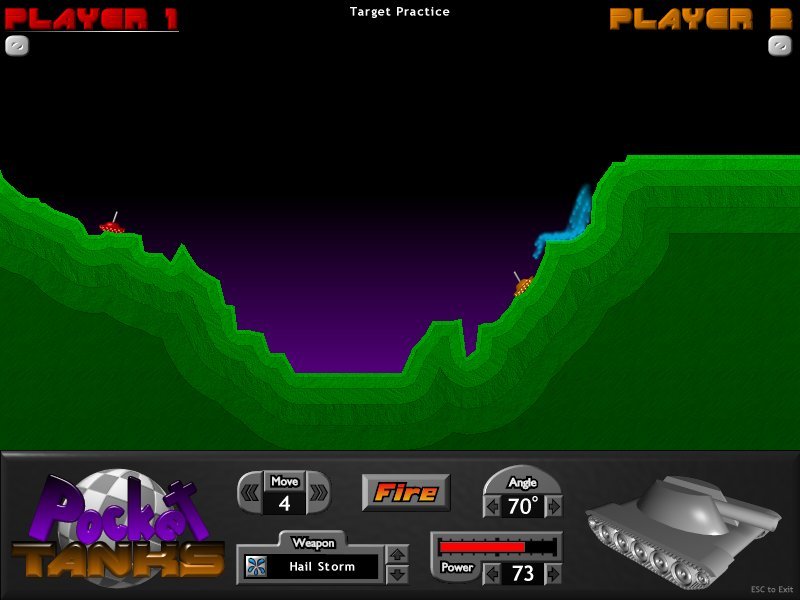Cycle to the next weapon with down arrow

click(397, 574)
